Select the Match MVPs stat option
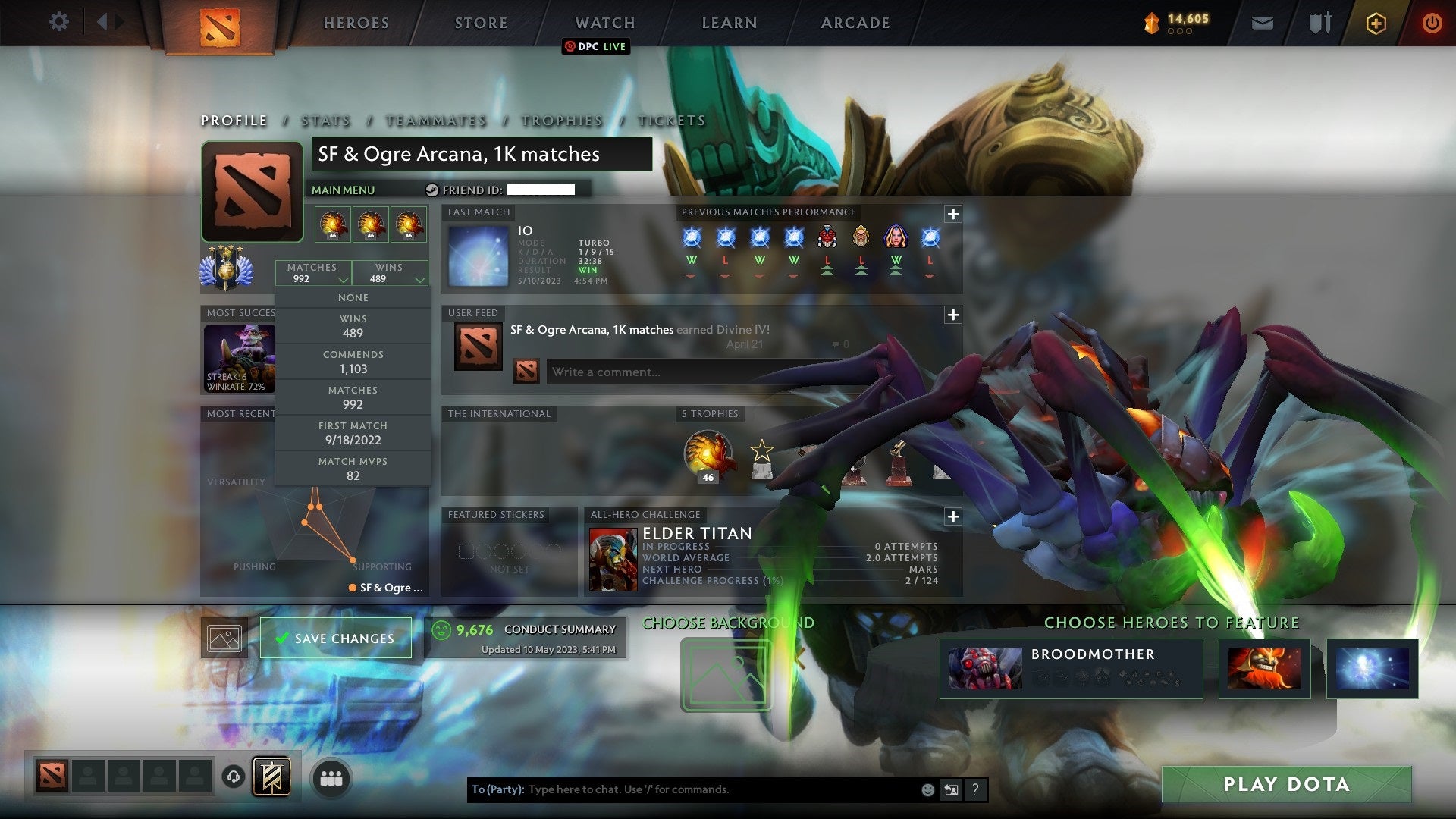The height and width of the screenshot is (819, 1456). (x=353, y=468)
